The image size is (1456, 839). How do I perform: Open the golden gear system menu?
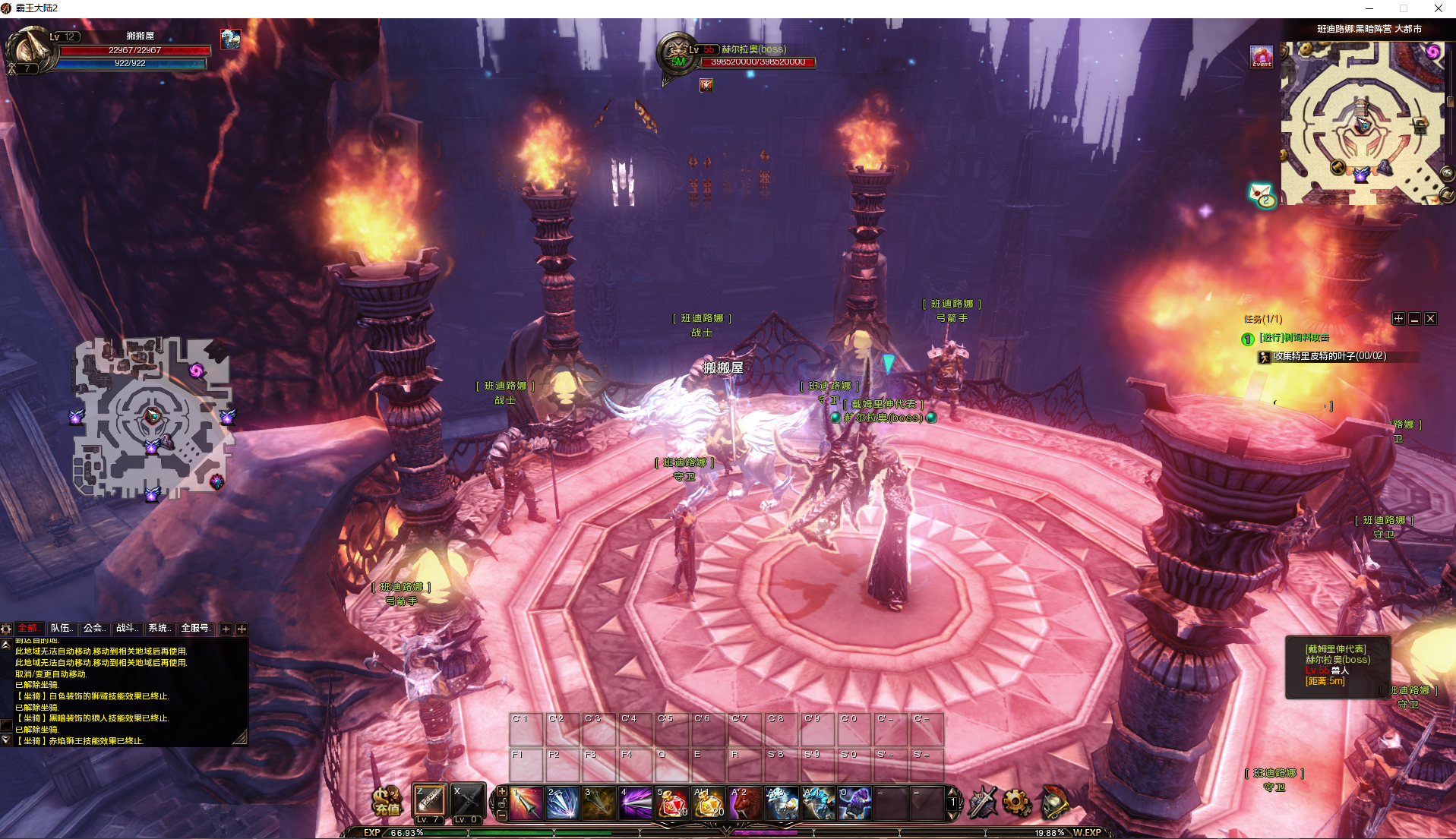pyautogui.click(x=1017, y=802)
